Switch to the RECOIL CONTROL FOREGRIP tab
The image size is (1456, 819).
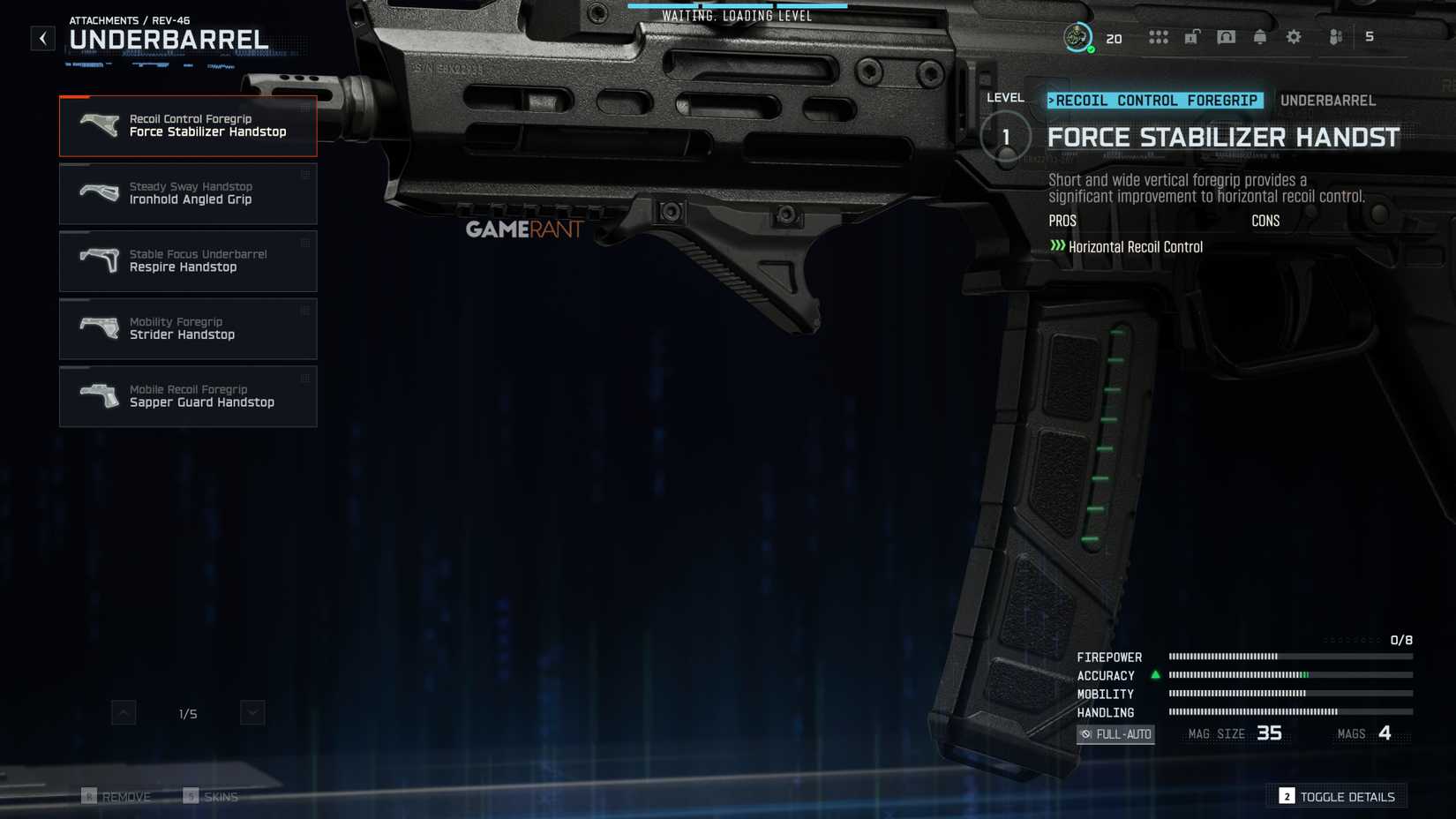pyautogui.click(x=1156, y=100)
